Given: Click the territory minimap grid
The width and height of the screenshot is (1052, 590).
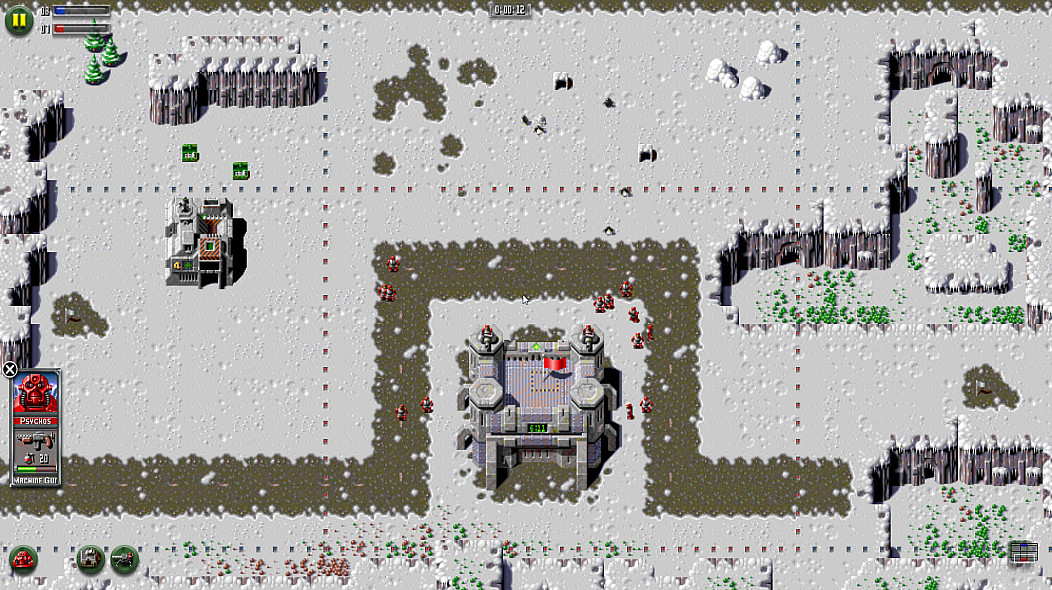Looking at the screenshot, I should click(x=1022, y=553).
